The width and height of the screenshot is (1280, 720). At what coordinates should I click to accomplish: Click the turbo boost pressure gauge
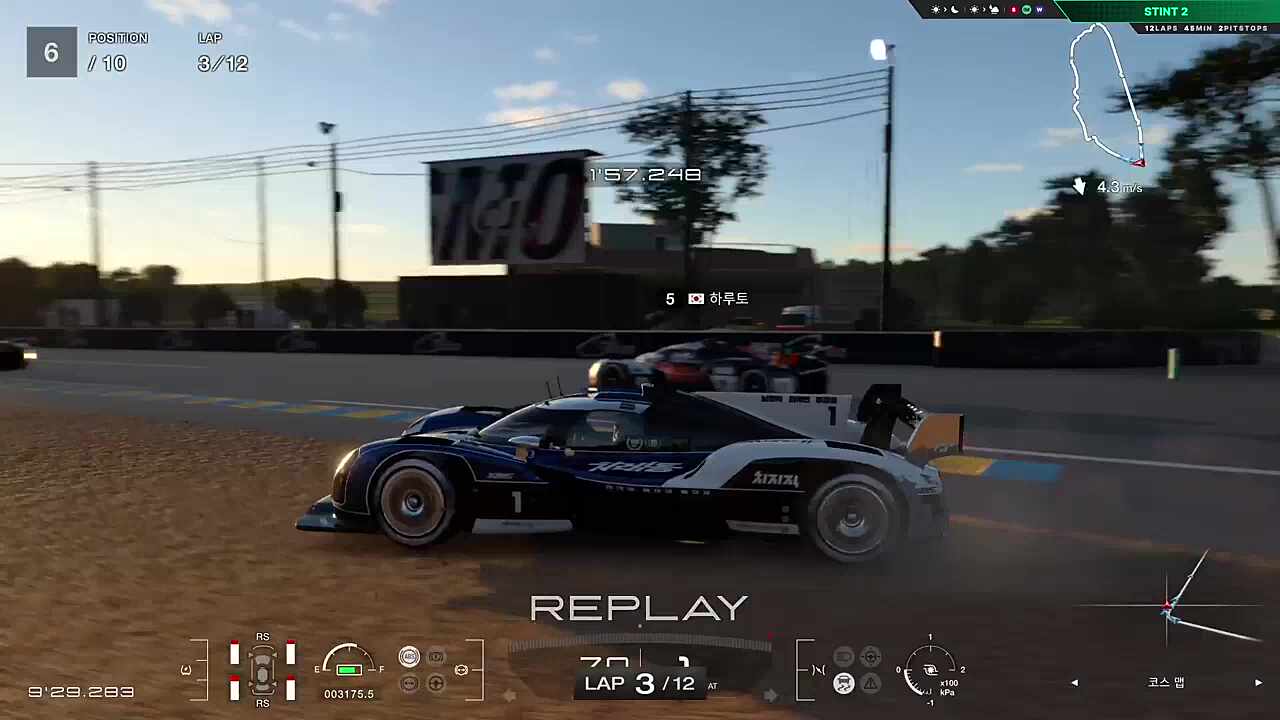tap(929, 669)
